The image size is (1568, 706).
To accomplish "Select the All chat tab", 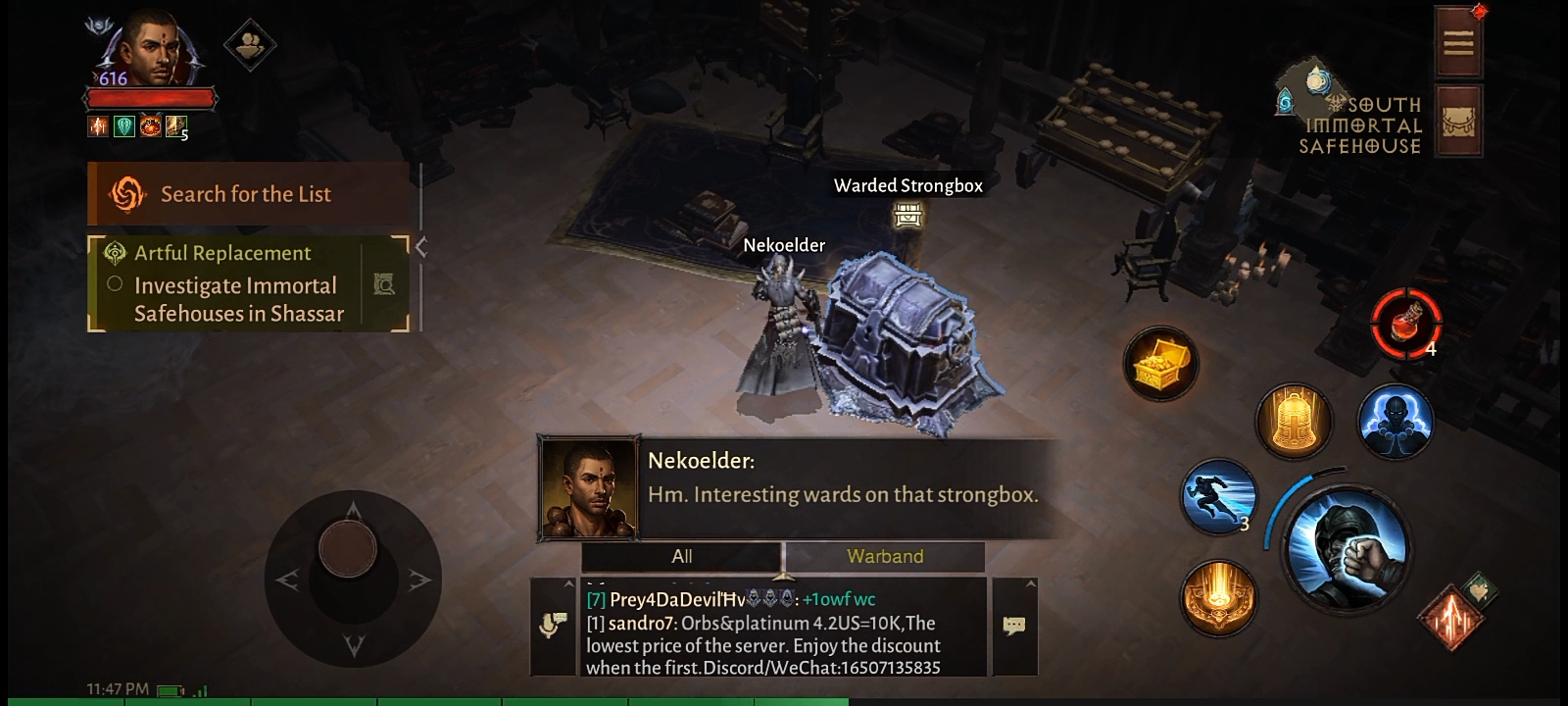I will [682, 557].
